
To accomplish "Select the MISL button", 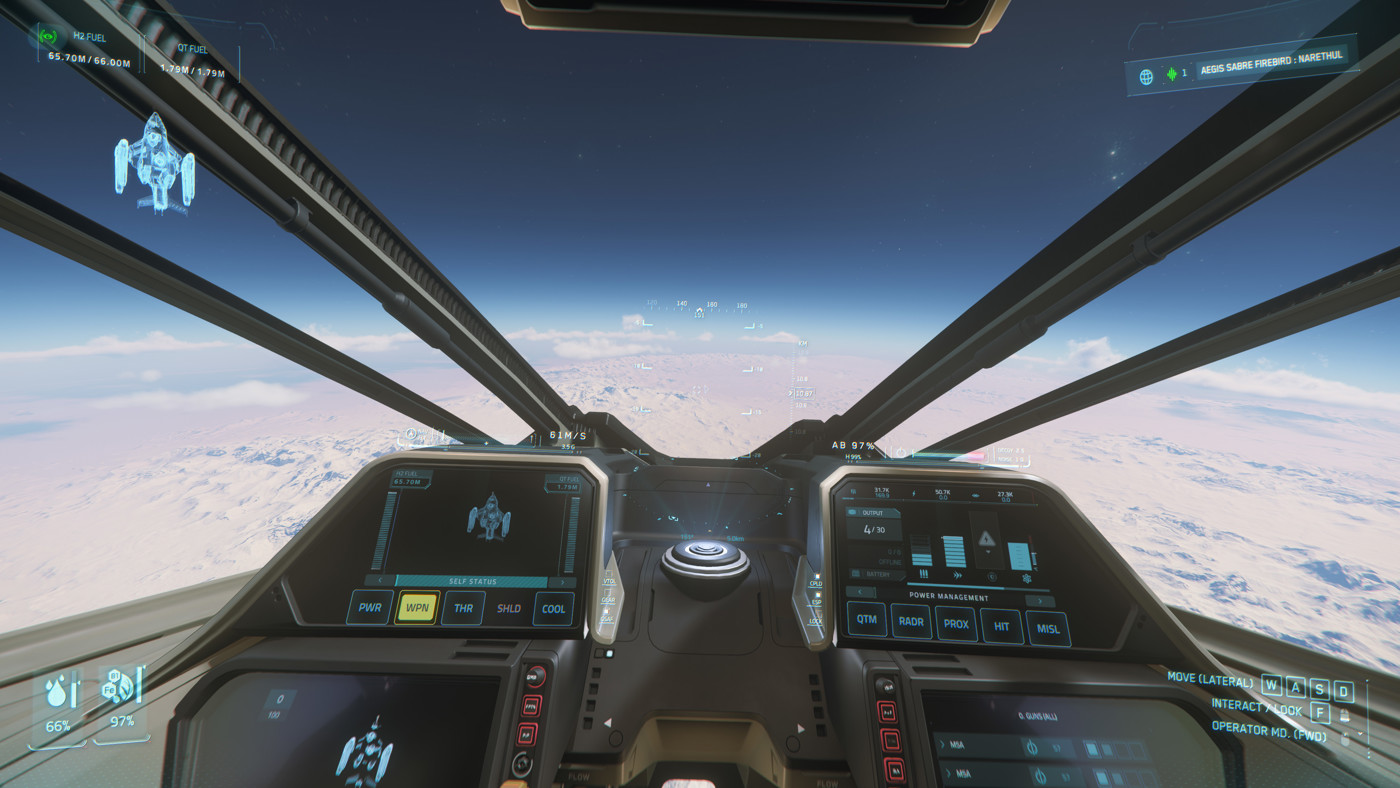I will coord(1048,628).
